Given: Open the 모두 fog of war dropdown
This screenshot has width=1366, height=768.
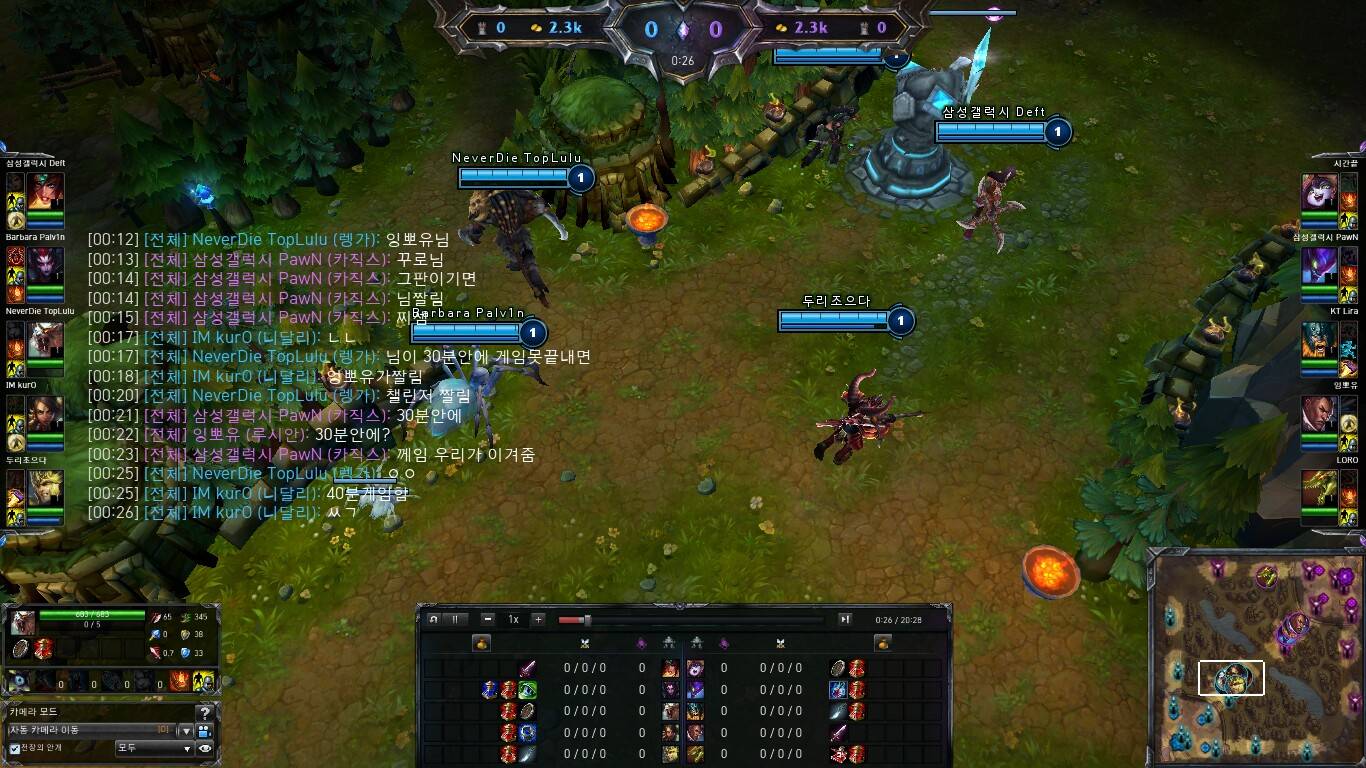Looking at the screenshot, I should click(153, 749).
